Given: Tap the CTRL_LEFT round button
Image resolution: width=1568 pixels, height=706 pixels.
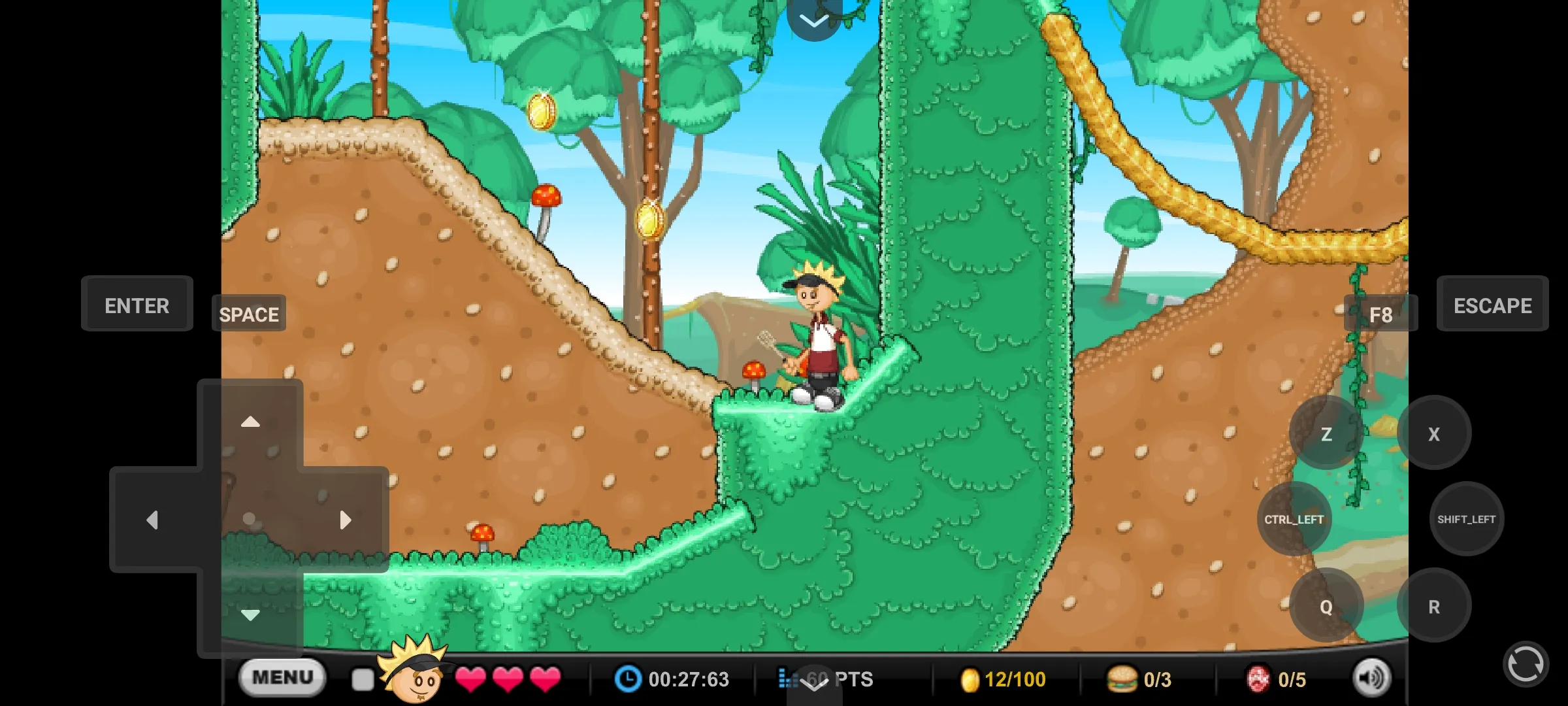Looking at the screenshot, I should coord(1294,519).
